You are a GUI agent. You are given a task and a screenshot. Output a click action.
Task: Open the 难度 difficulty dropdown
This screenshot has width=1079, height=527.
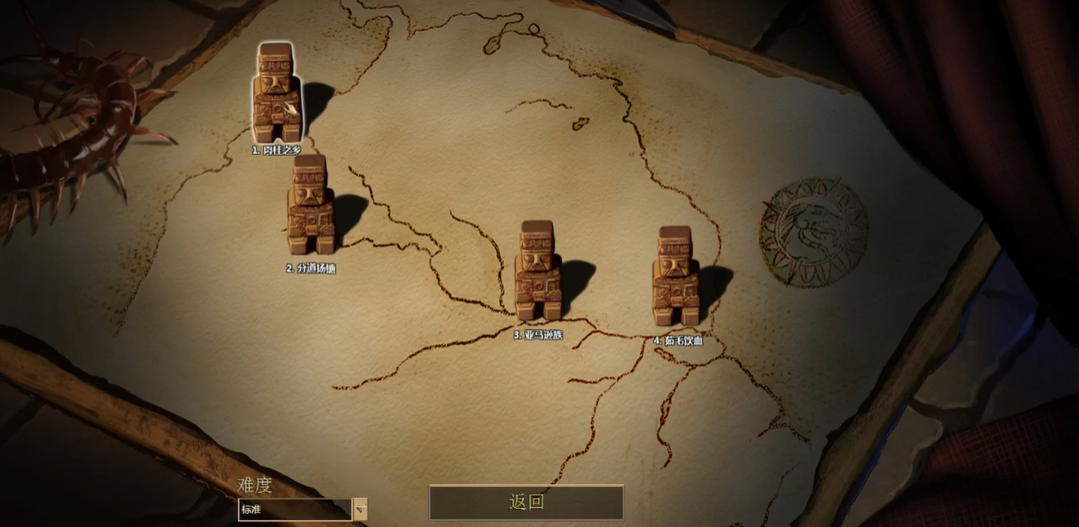click(x=360, y=509)
